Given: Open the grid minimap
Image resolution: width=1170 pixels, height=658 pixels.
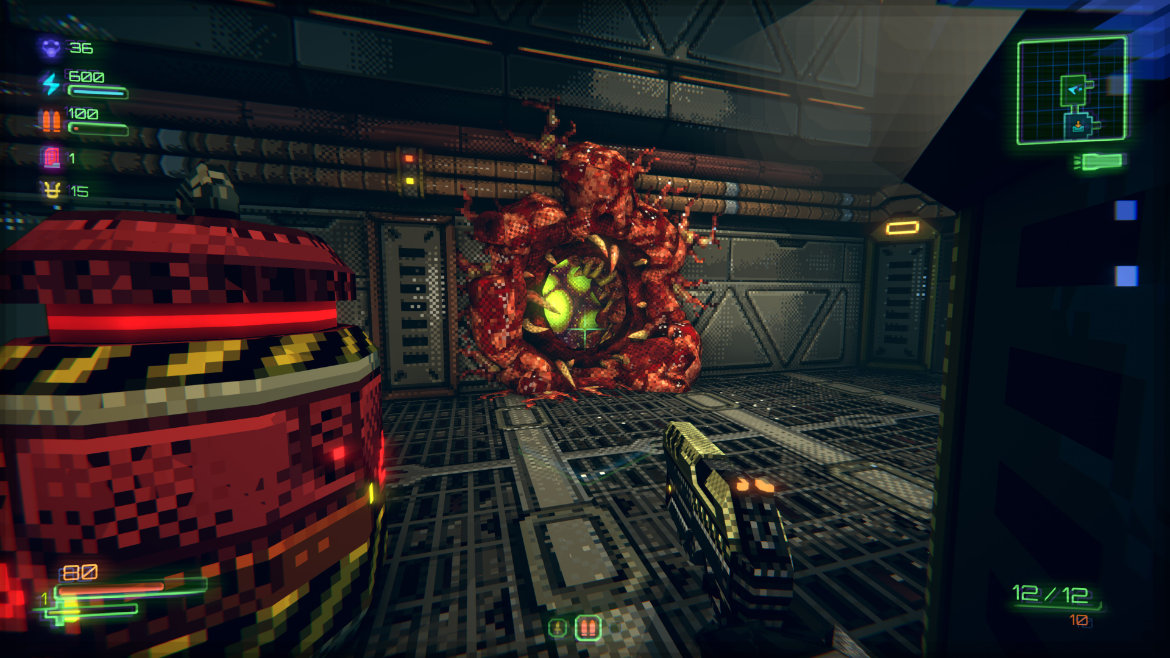Looking at the screenshot, I should tap(1072, 91).
